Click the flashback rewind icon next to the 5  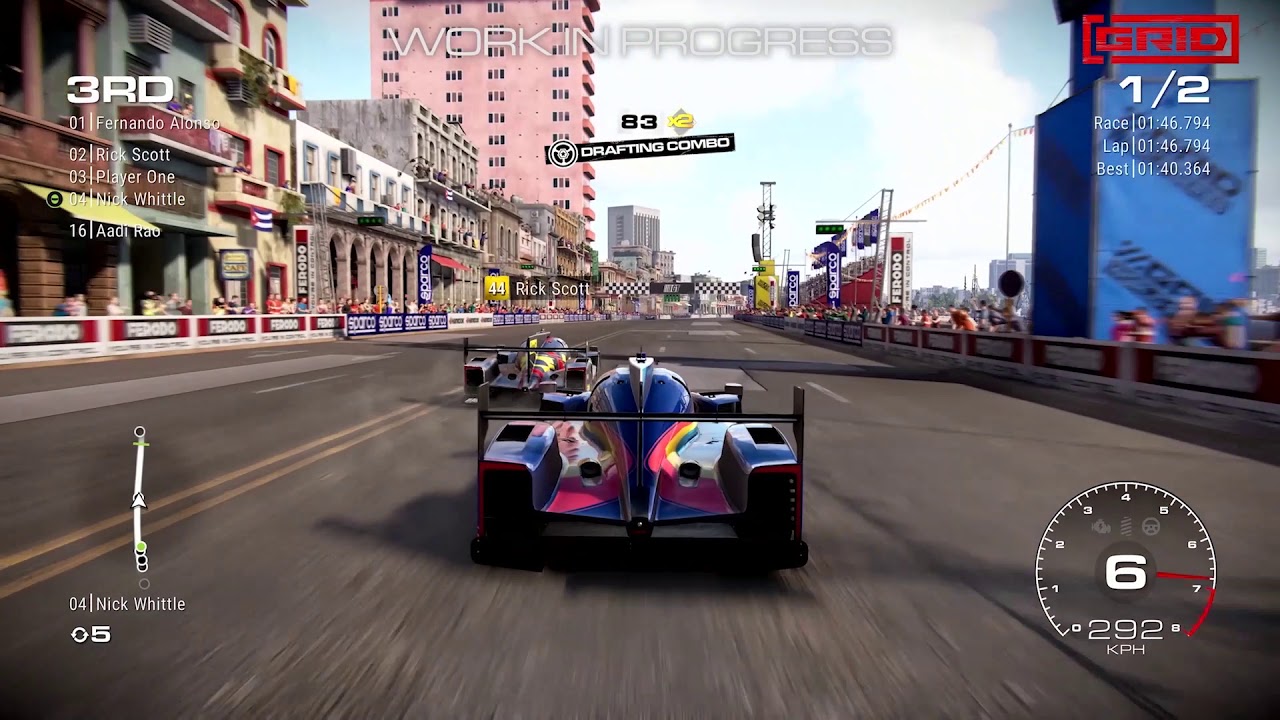[x=81, y=633]
